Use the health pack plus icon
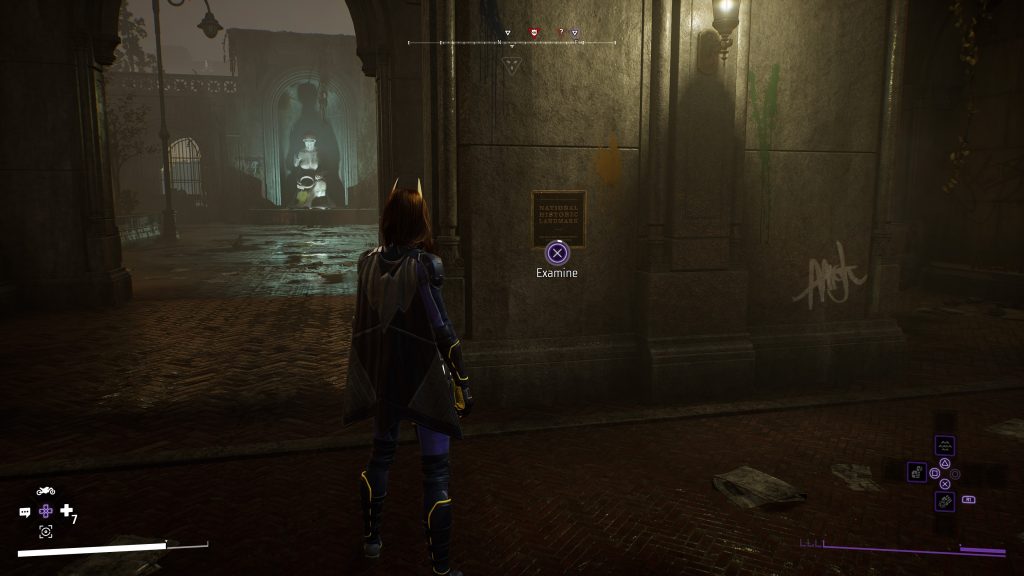 pyautogui.click(x=67, y=511)
